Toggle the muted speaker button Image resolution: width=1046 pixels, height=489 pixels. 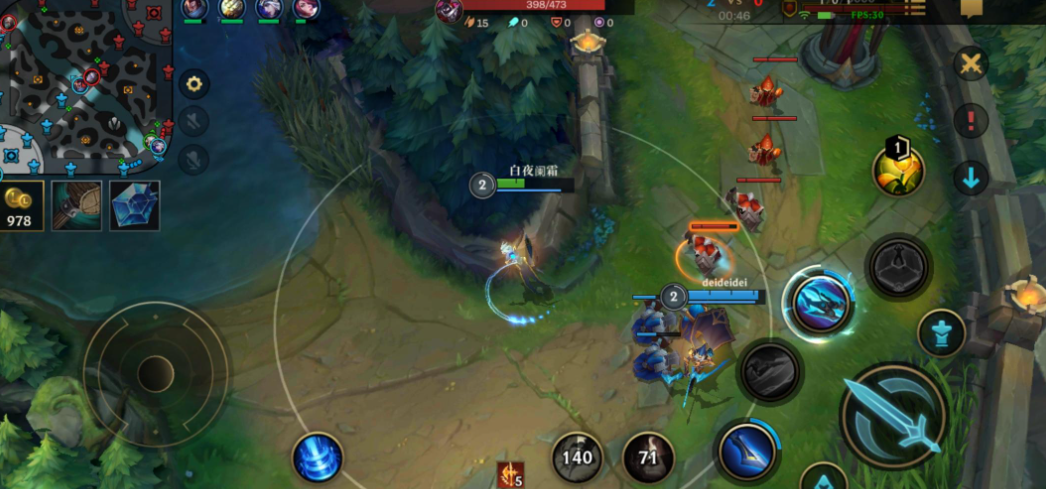click(194, 122)
